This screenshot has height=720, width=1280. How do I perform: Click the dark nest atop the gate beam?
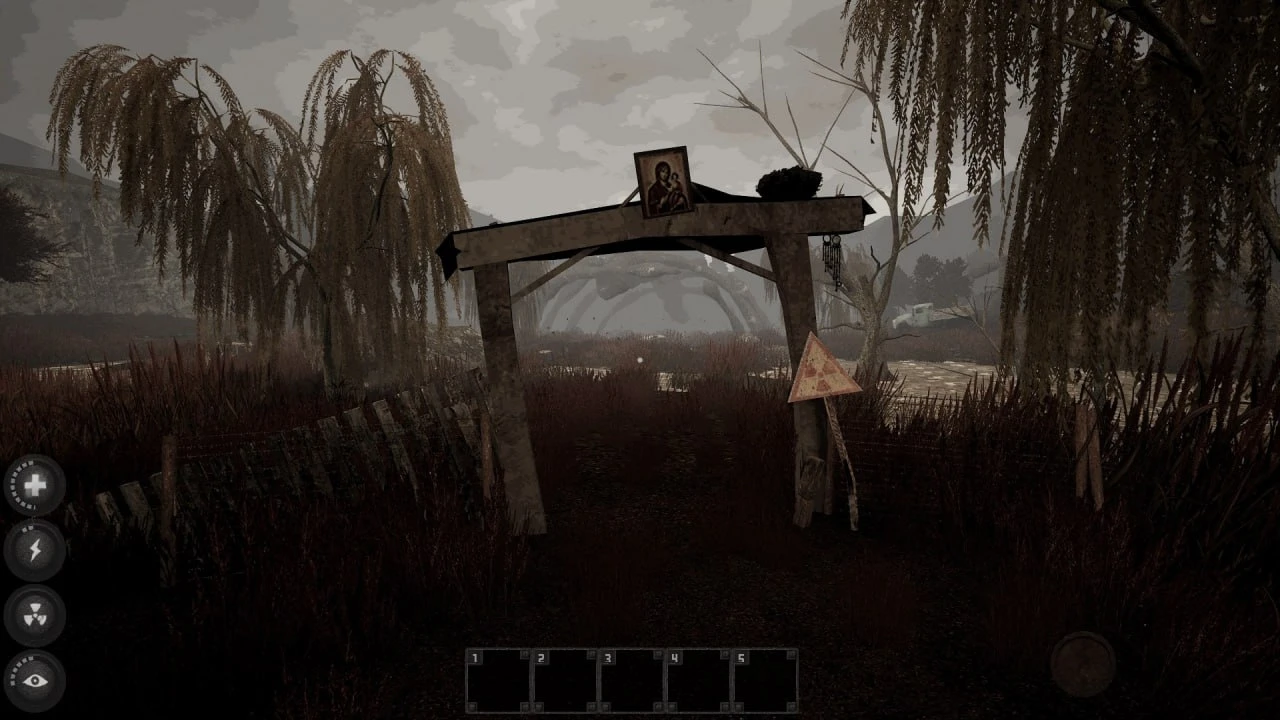point(789,181)
